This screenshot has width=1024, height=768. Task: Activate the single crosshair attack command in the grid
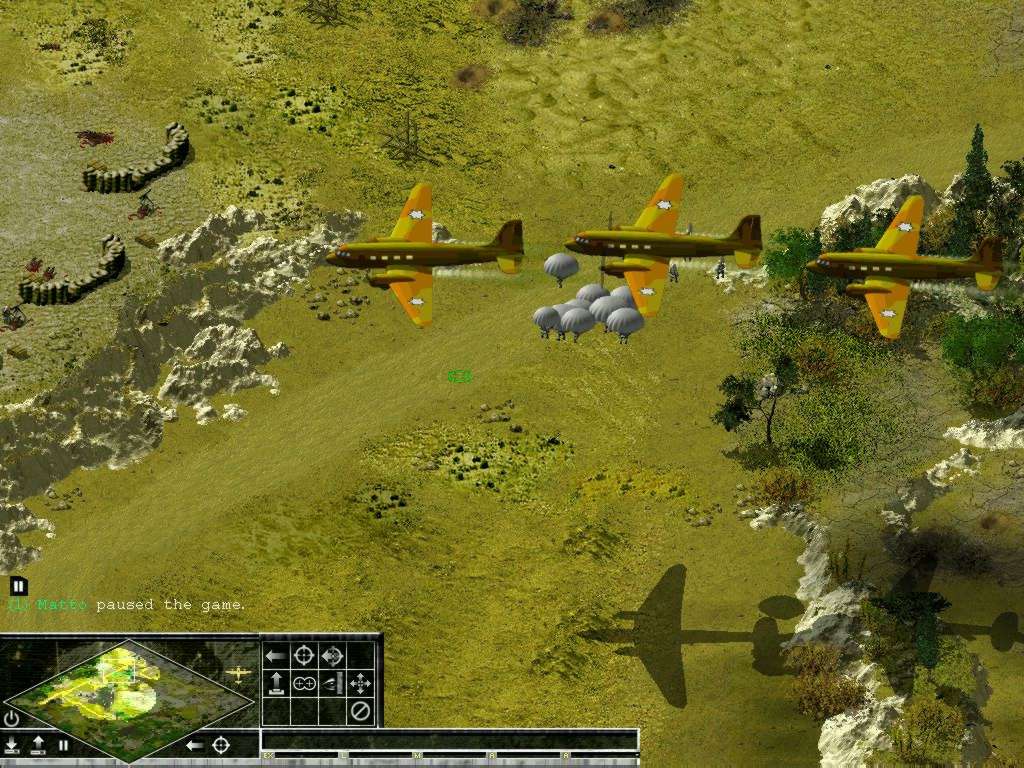304,656
